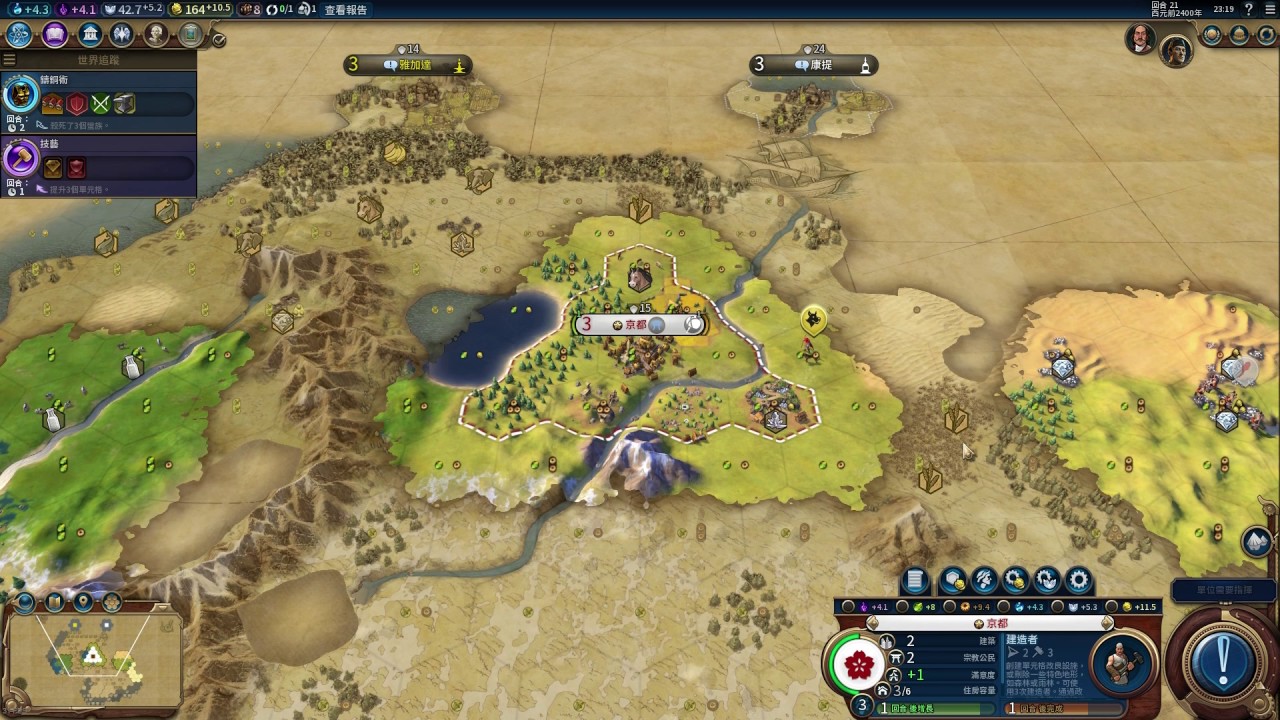Change production via the plain gear icon

1078,580
